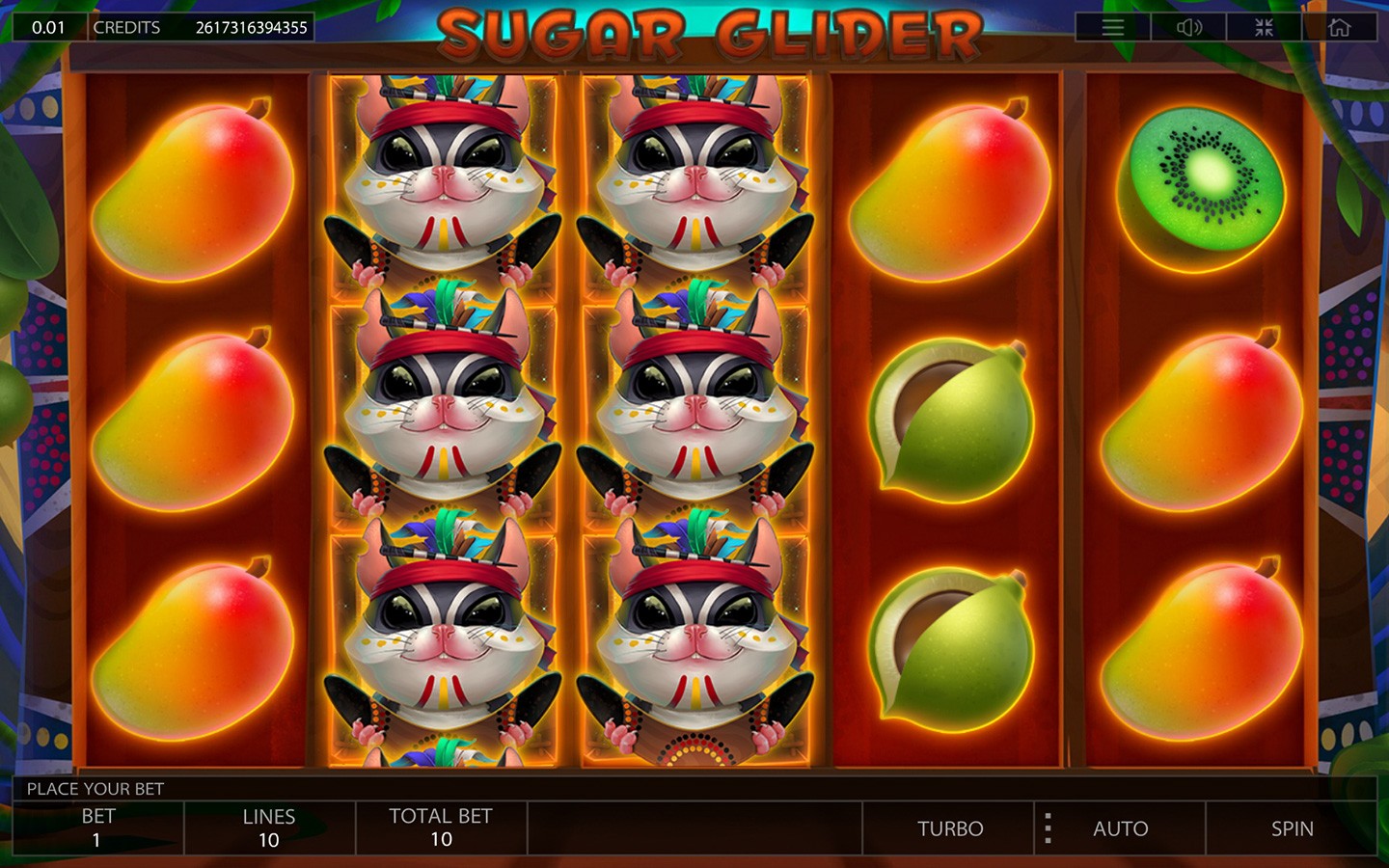Toggle the sound speaker icon
The width and height of the screenshot is (1389, 868).
pyautogui.click(x=1188, y=27)
